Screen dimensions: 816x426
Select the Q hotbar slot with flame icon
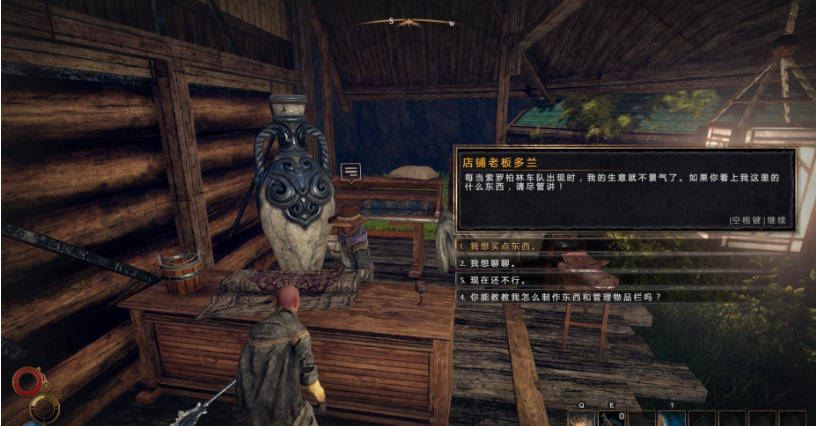579,417
